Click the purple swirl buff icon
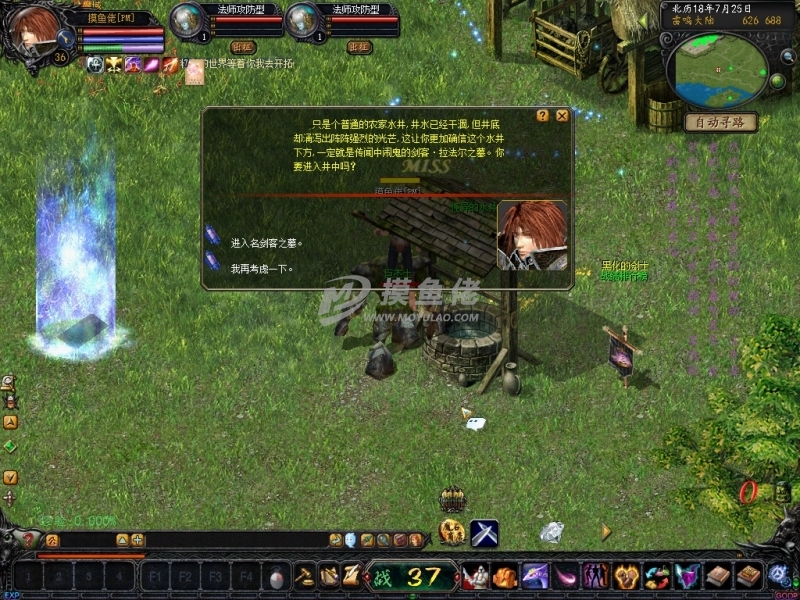Screen dimensions: 800x600 132,64
